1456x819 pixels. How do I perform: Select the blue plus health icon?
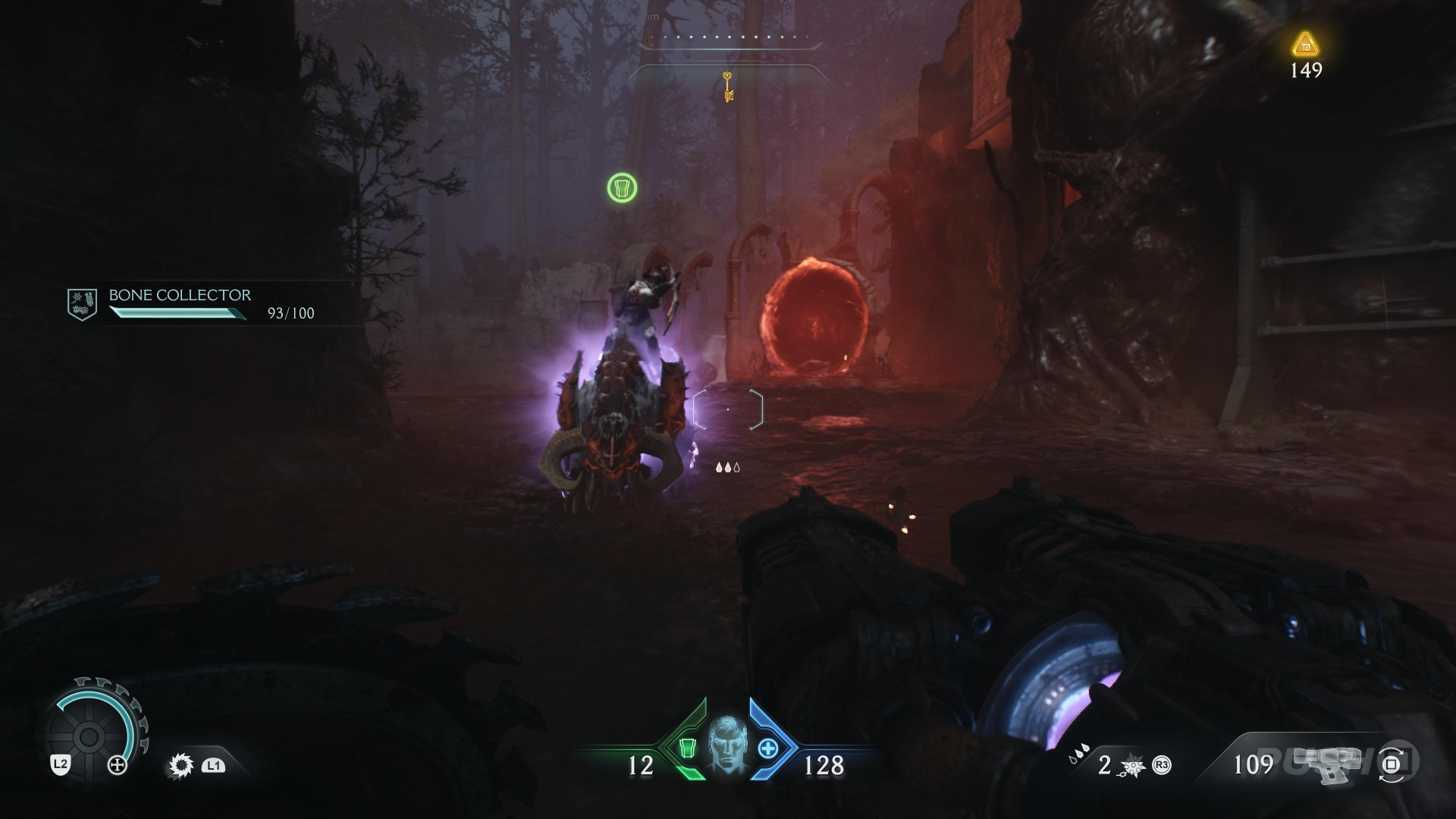(x=768, y=748)
